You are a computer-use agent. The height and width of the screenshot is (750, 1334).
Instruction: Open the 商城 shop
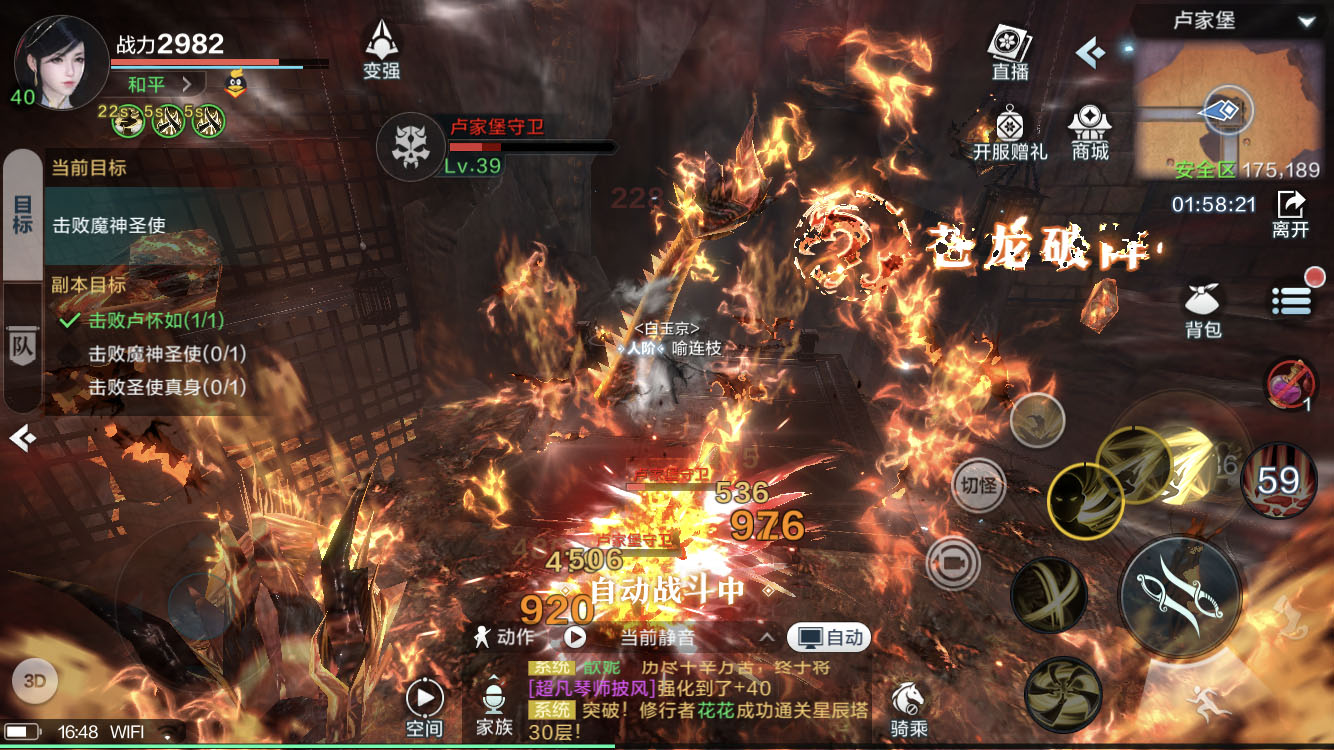tap(1090, 132)
